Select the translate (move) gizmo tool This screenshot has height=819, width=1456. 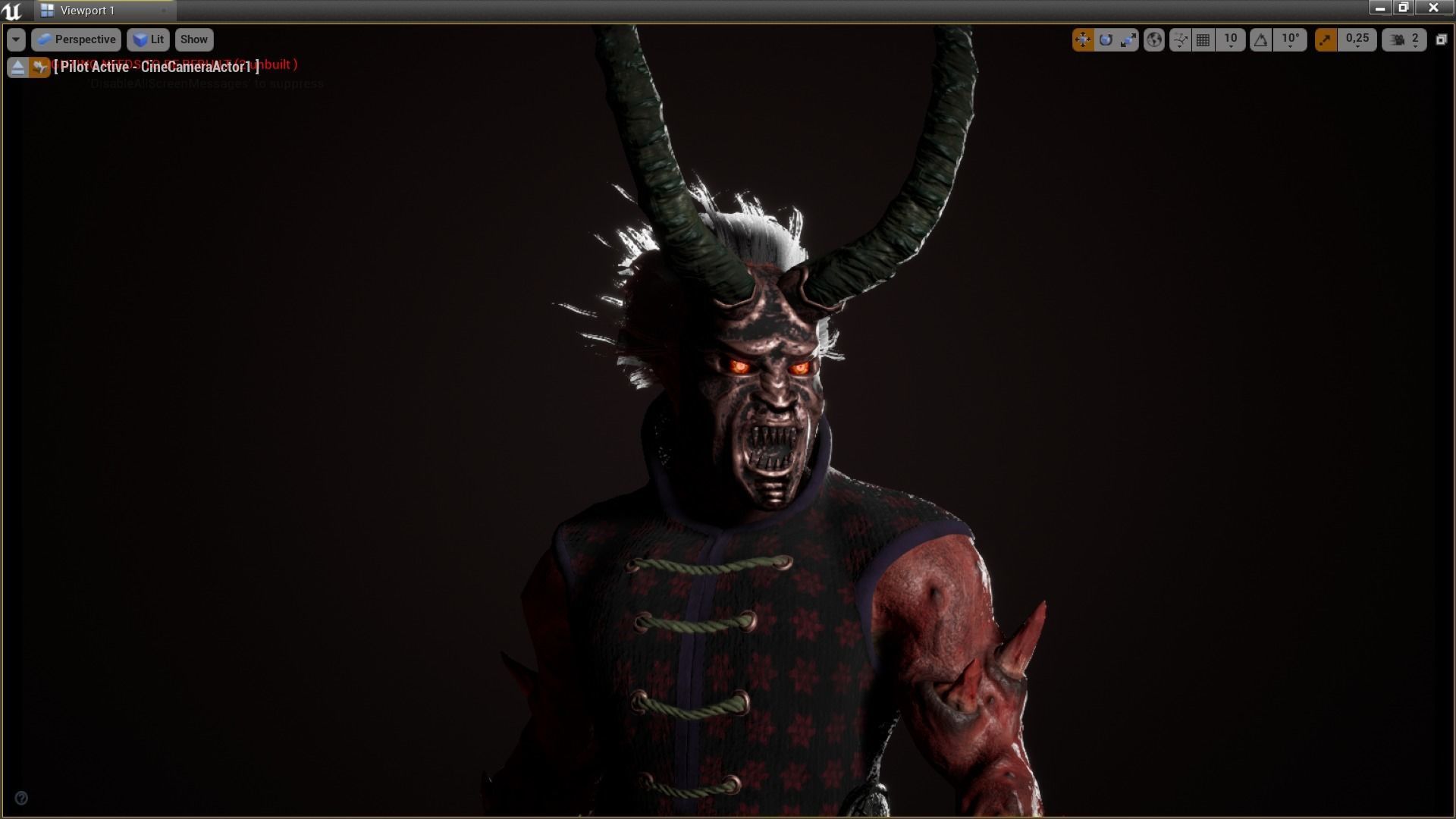1083,39
